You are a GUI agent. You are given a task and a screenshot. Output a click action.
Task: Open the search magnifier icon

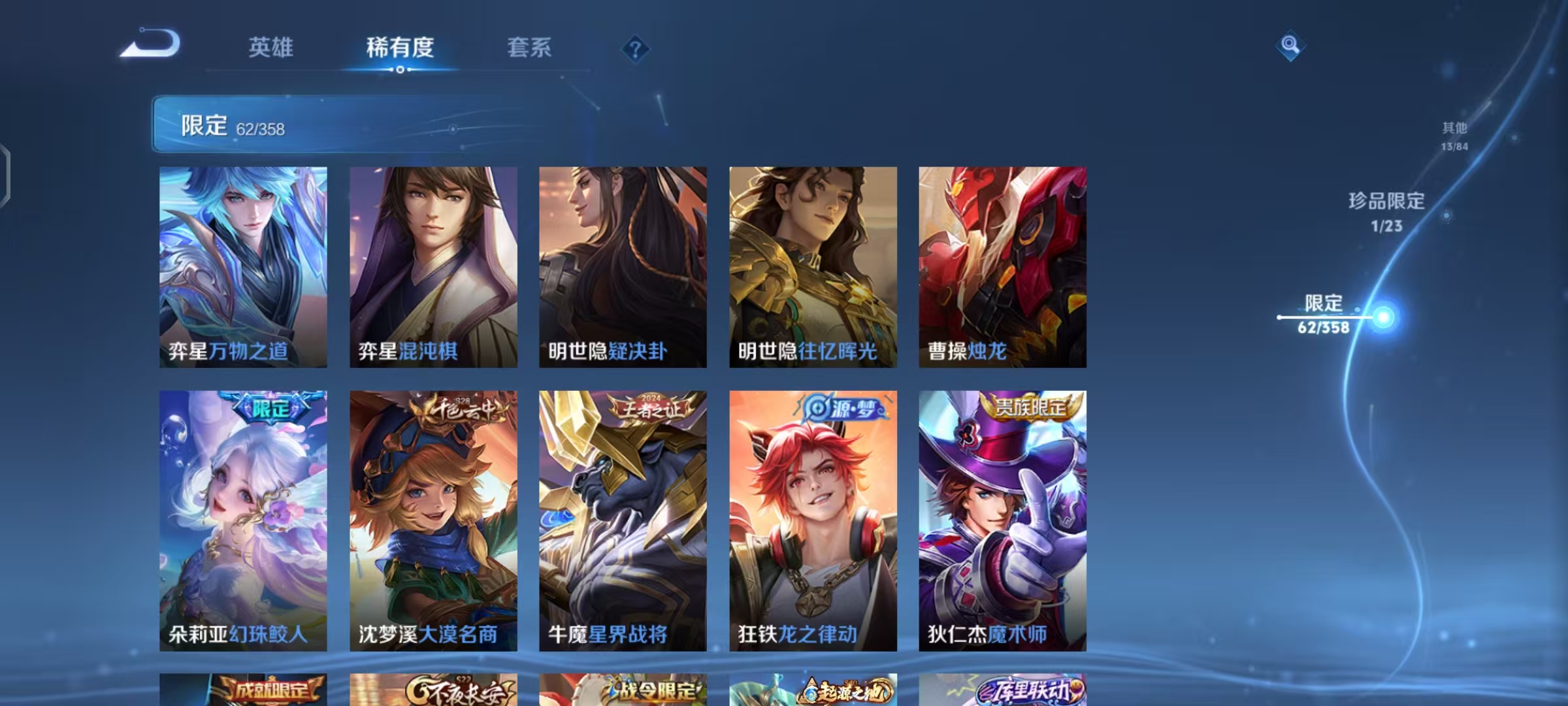[x=1290, y=46]
